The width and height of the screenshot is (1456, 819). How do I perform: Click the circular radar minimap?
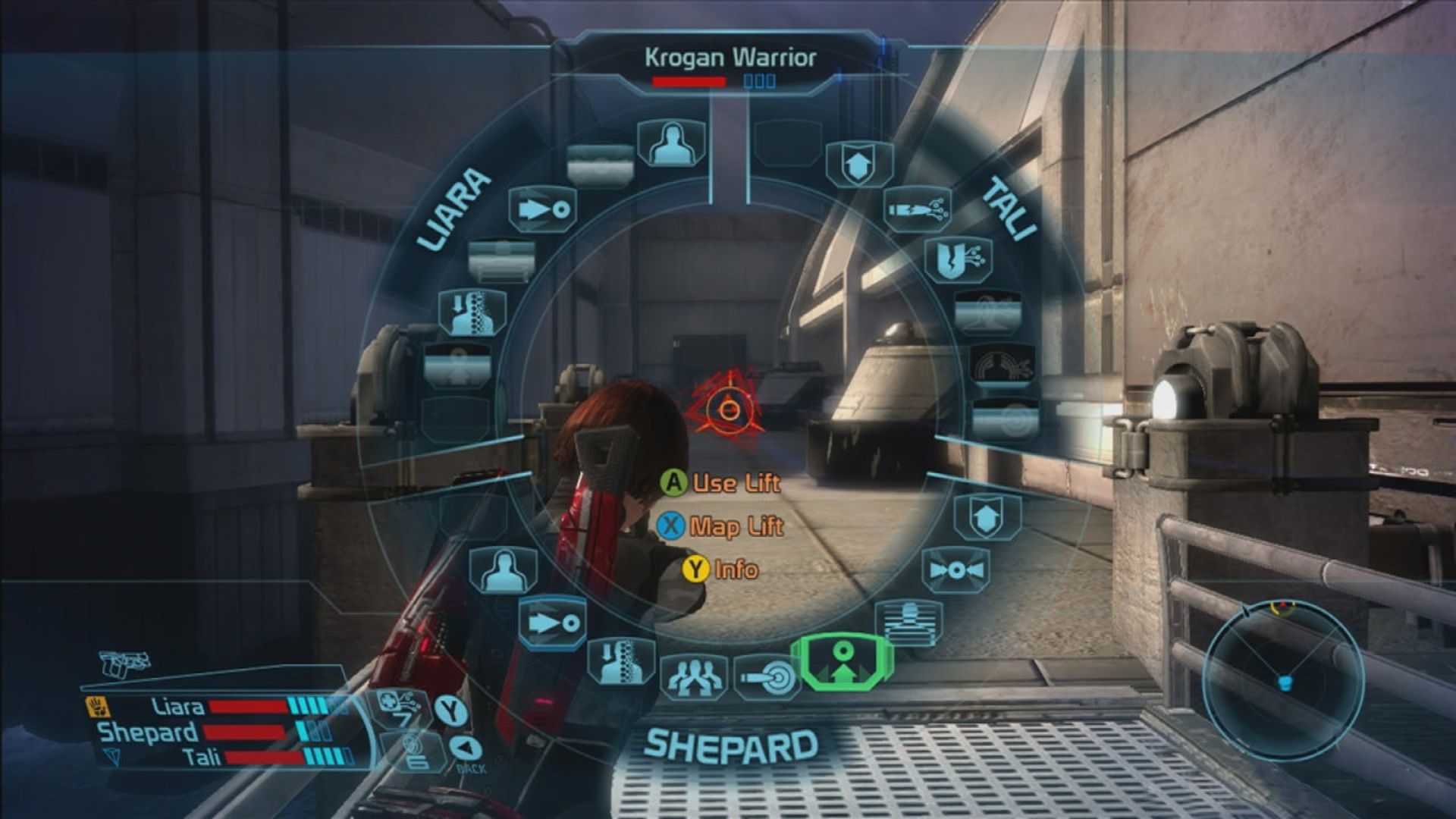(x=1284, y=680)
